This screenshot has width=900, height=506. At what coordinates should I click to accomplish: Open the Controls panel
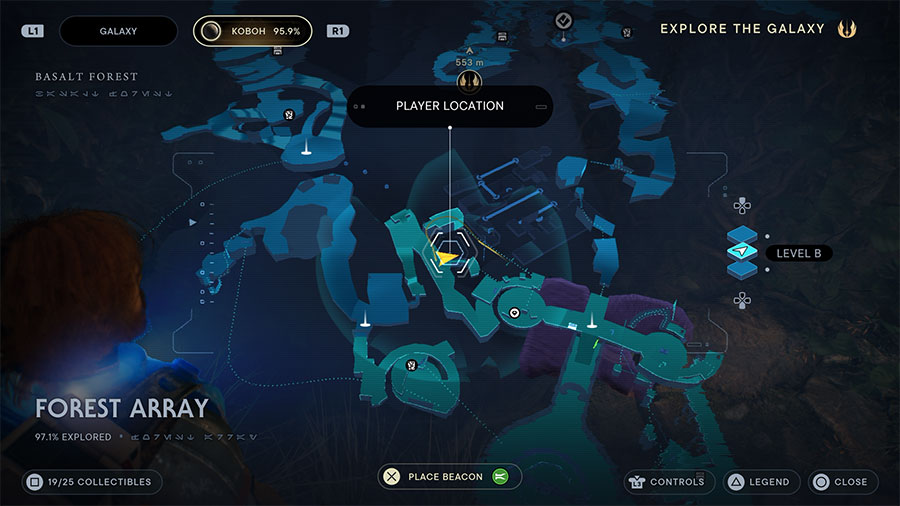click(665, 482)
